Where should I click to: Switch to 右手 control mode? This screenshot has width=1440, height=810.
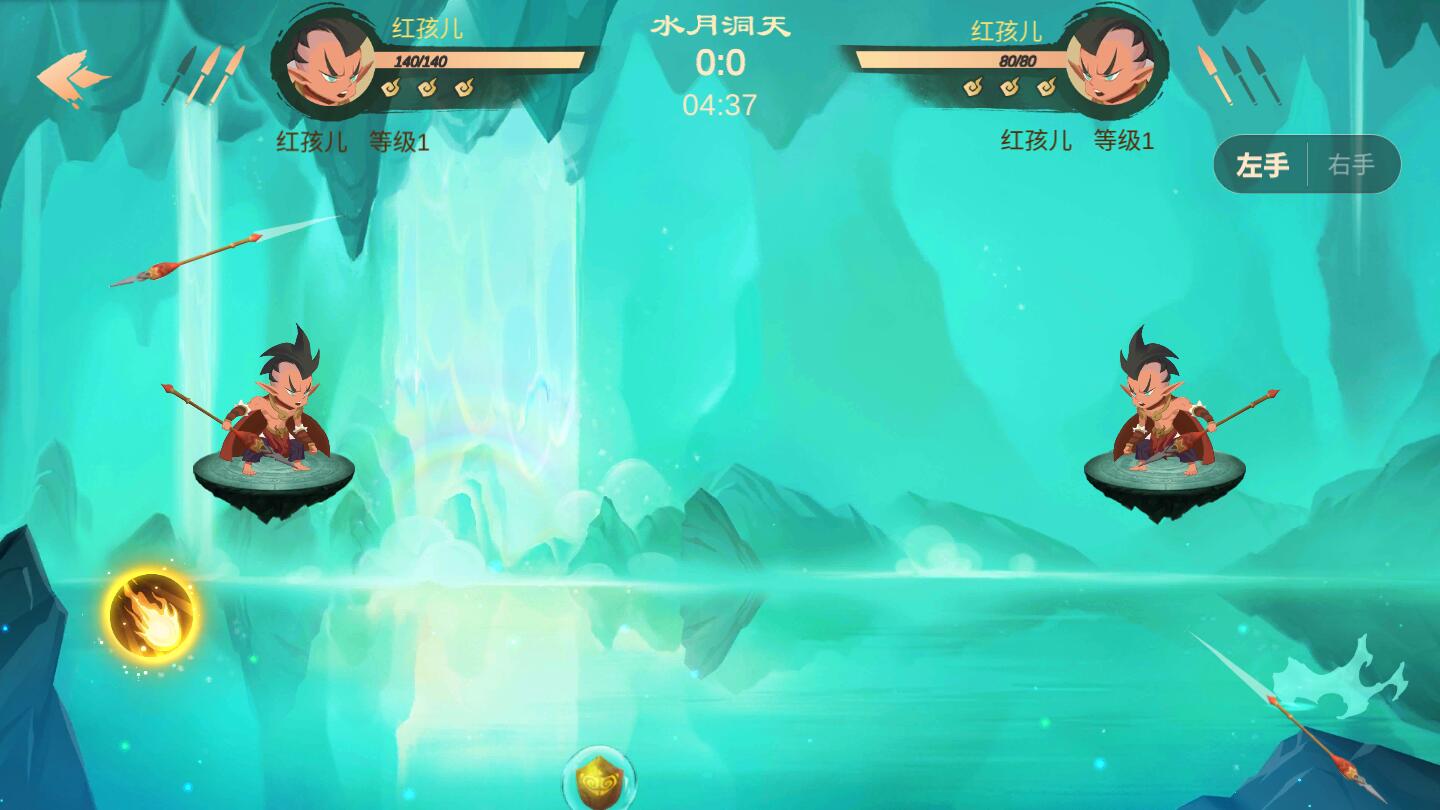click(1351, 165)
